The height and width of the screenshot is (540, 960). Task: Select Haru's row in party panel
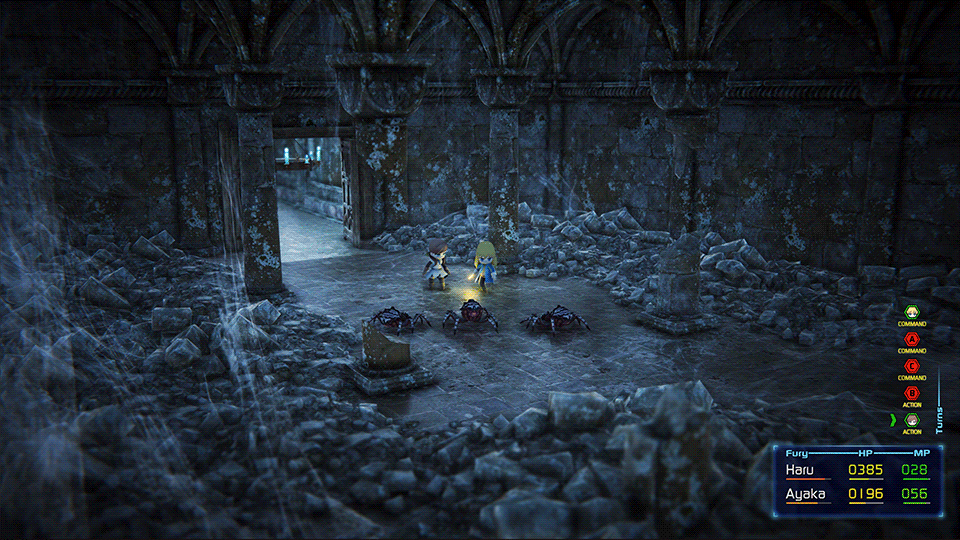coord(857,470)
